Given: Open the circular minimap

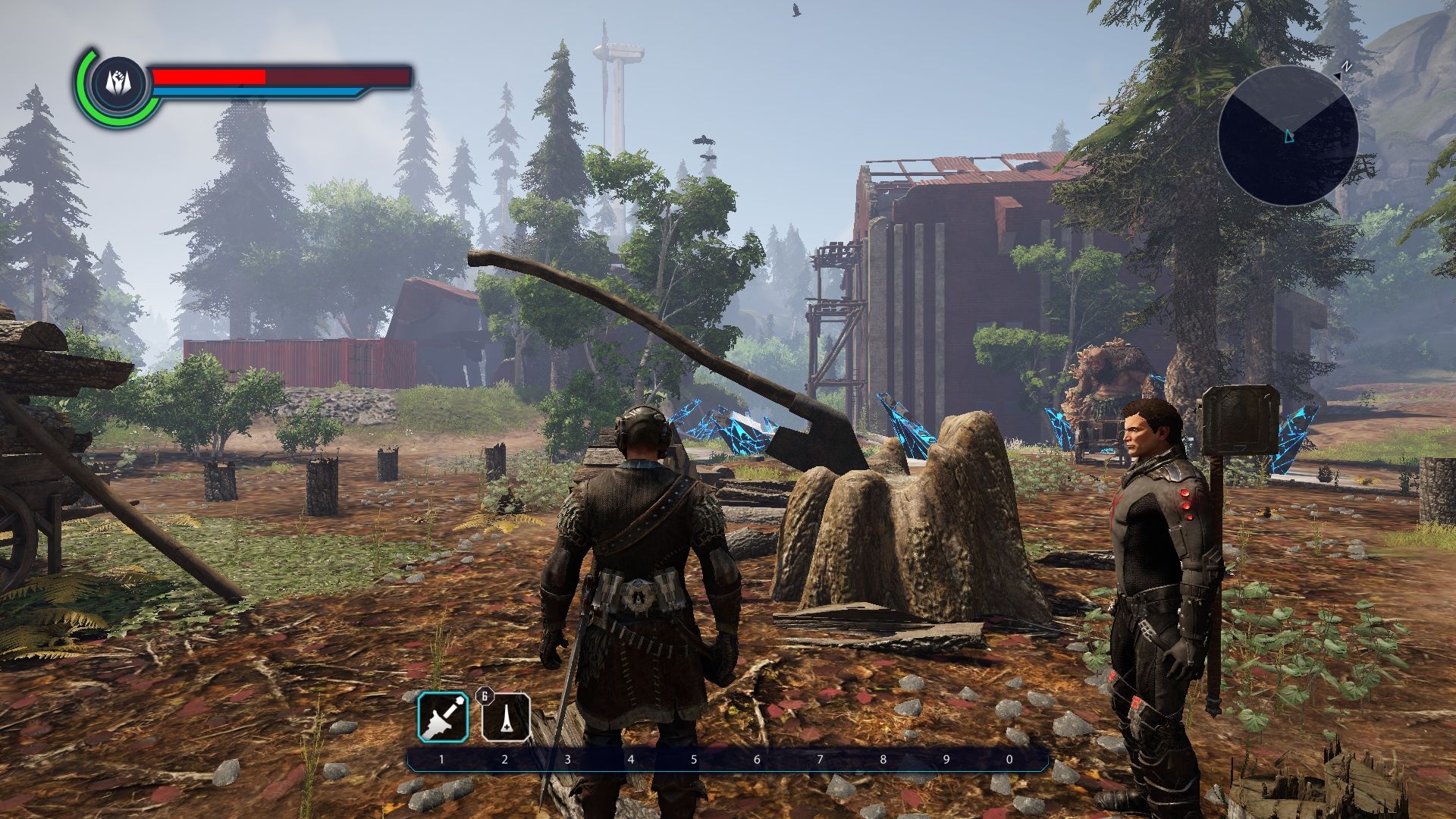Looking at the screenshot, I should point(1288,136).
